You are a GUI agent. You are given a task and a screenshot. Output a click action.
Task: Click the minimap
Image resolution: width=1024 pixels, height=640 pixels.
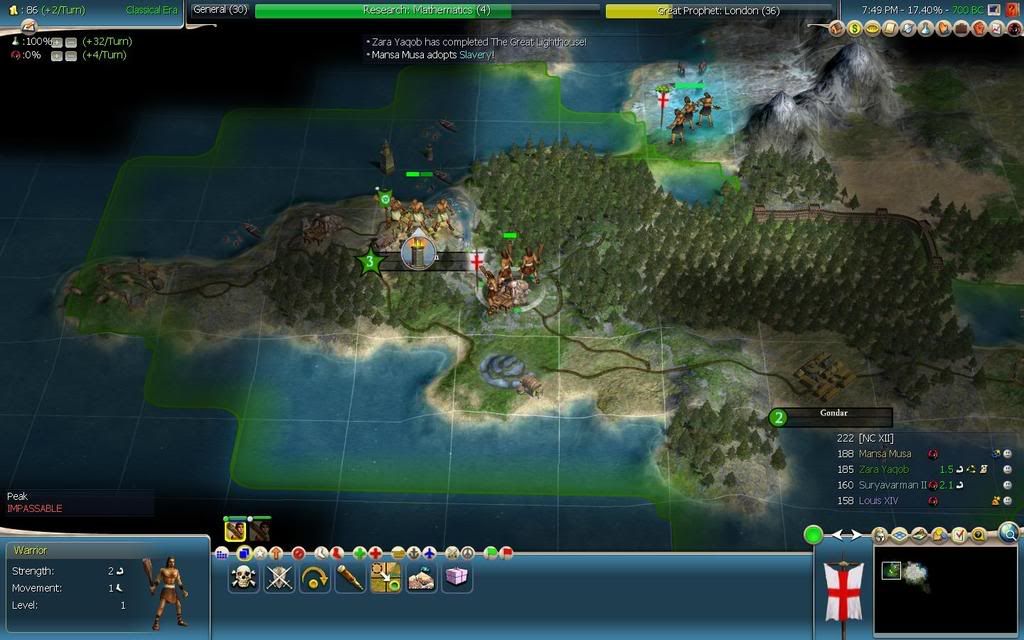click(x=945, y=590)
